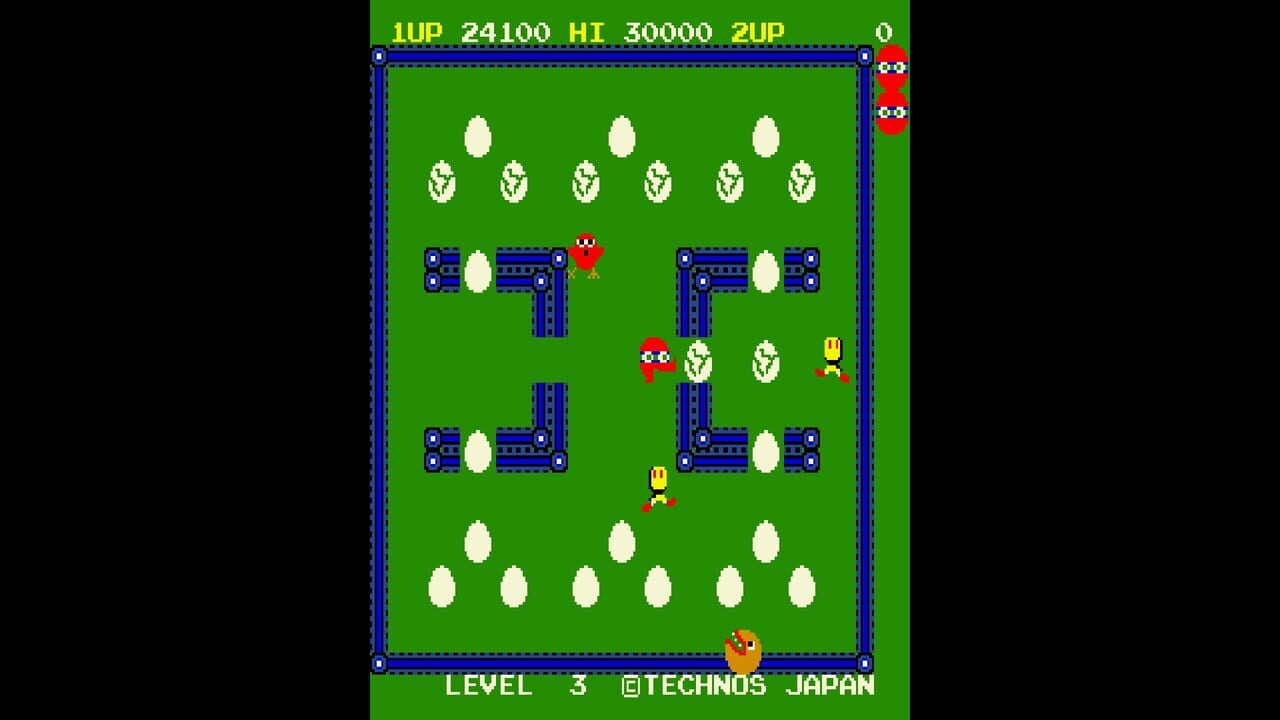Expand the white egg inside the upper-left wall enclosure
1280x720 pixels.
(x=479, y=271)
